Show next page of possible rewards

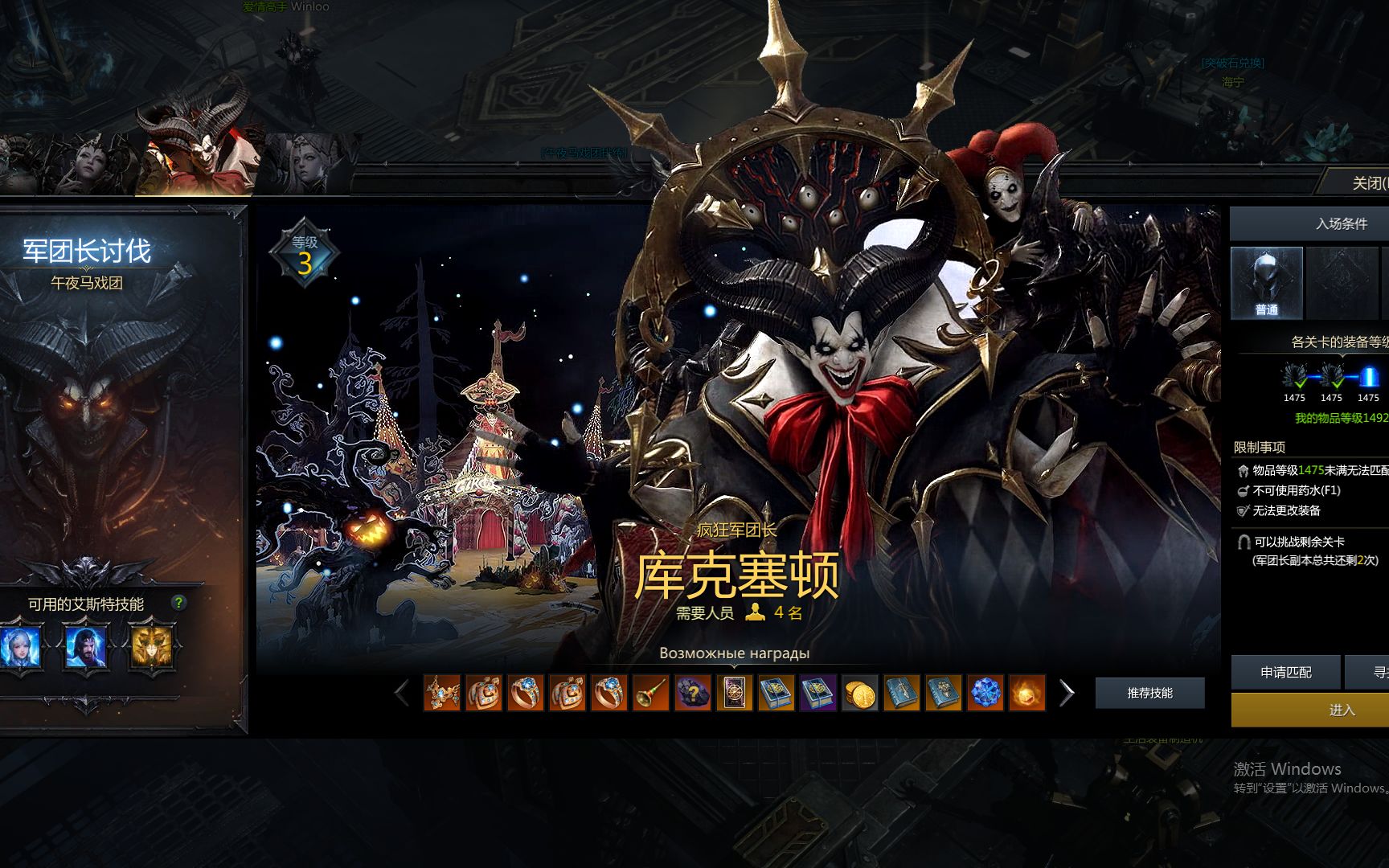click(x=1067, y=693)
